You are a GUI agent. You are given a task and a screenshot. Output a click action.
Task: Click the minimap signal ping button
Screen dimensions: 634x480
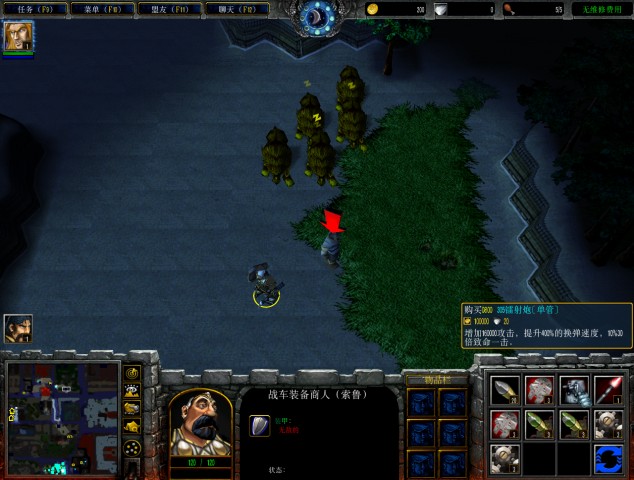coord(132,373)
